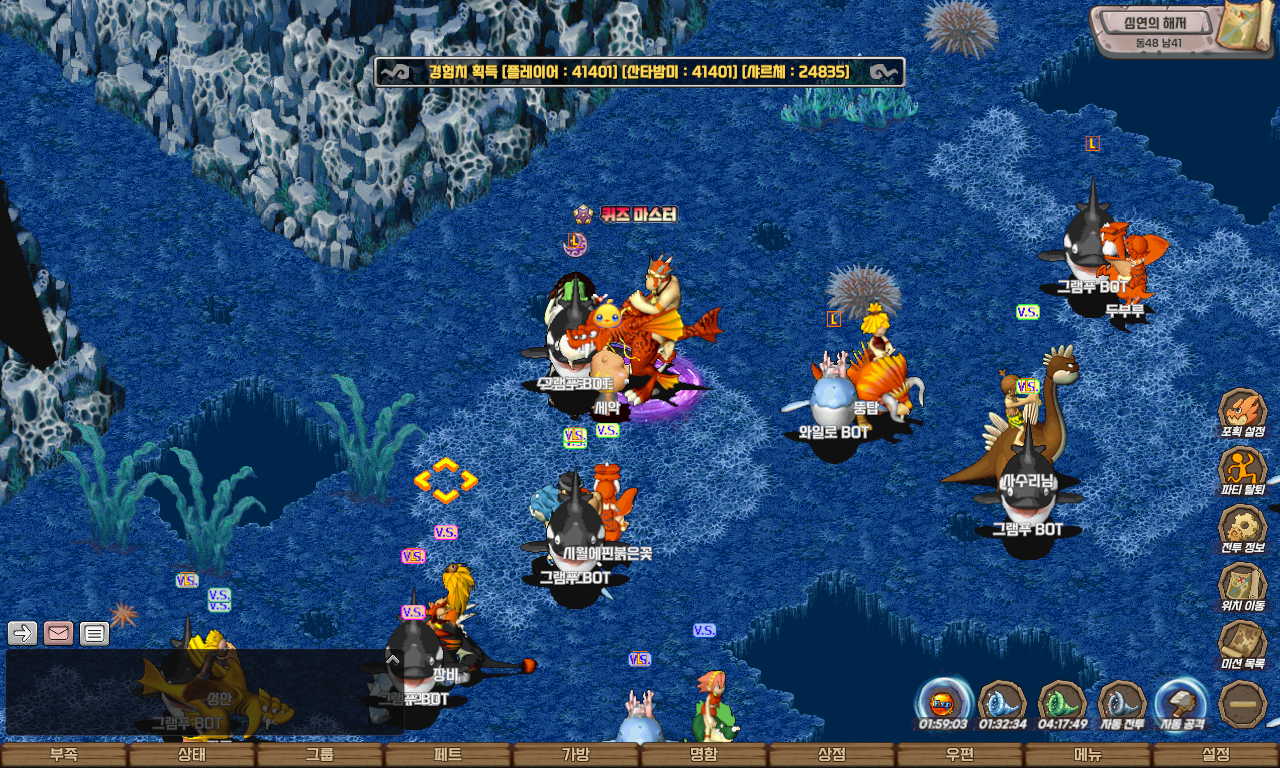Open the 부족 (tribe) menu
The height and width of the screenshot is (768, 1280).
point(64,755)
